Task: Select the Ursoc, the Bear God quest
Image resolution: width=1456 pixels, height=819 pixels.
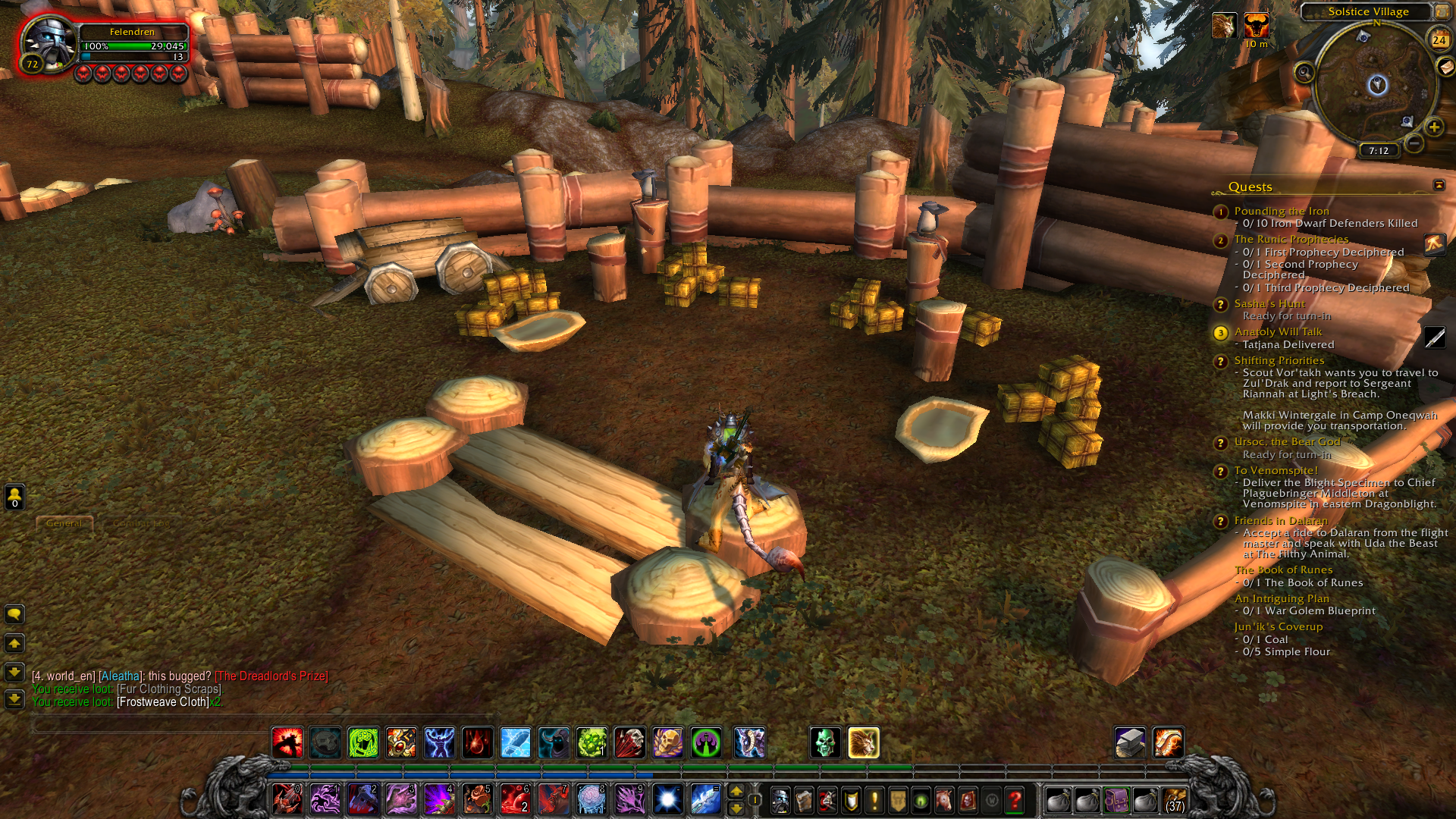Action: pyautogui.click(x=1287, y=441)
